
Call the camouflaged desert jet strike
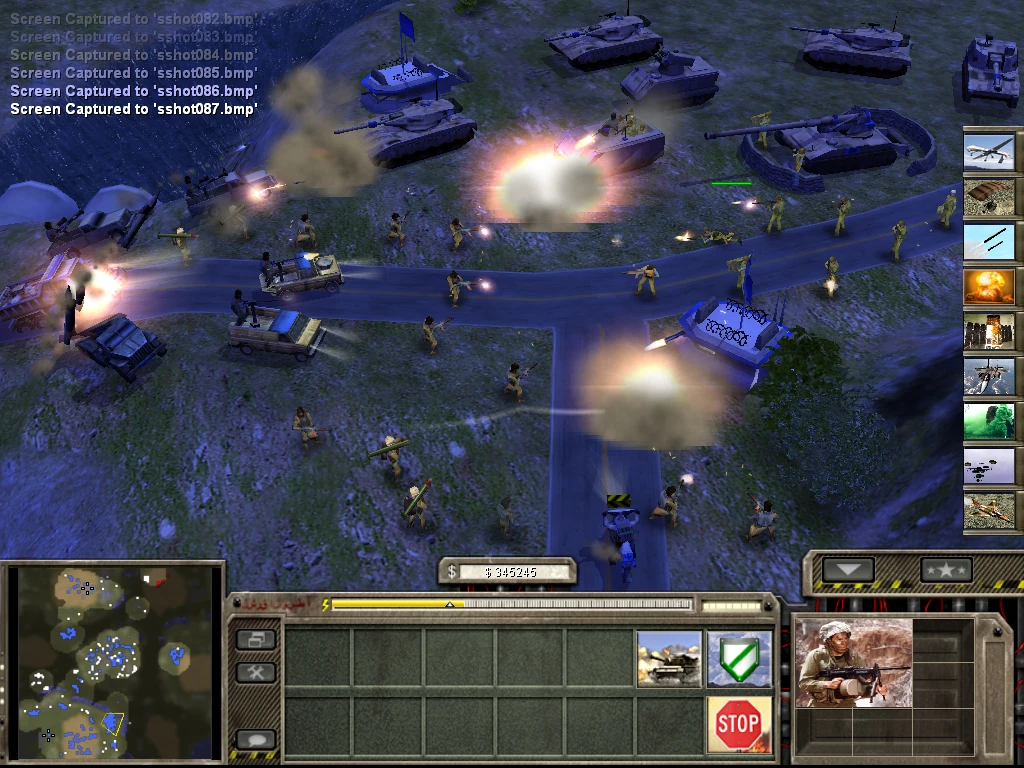click(x=989, y=511)
